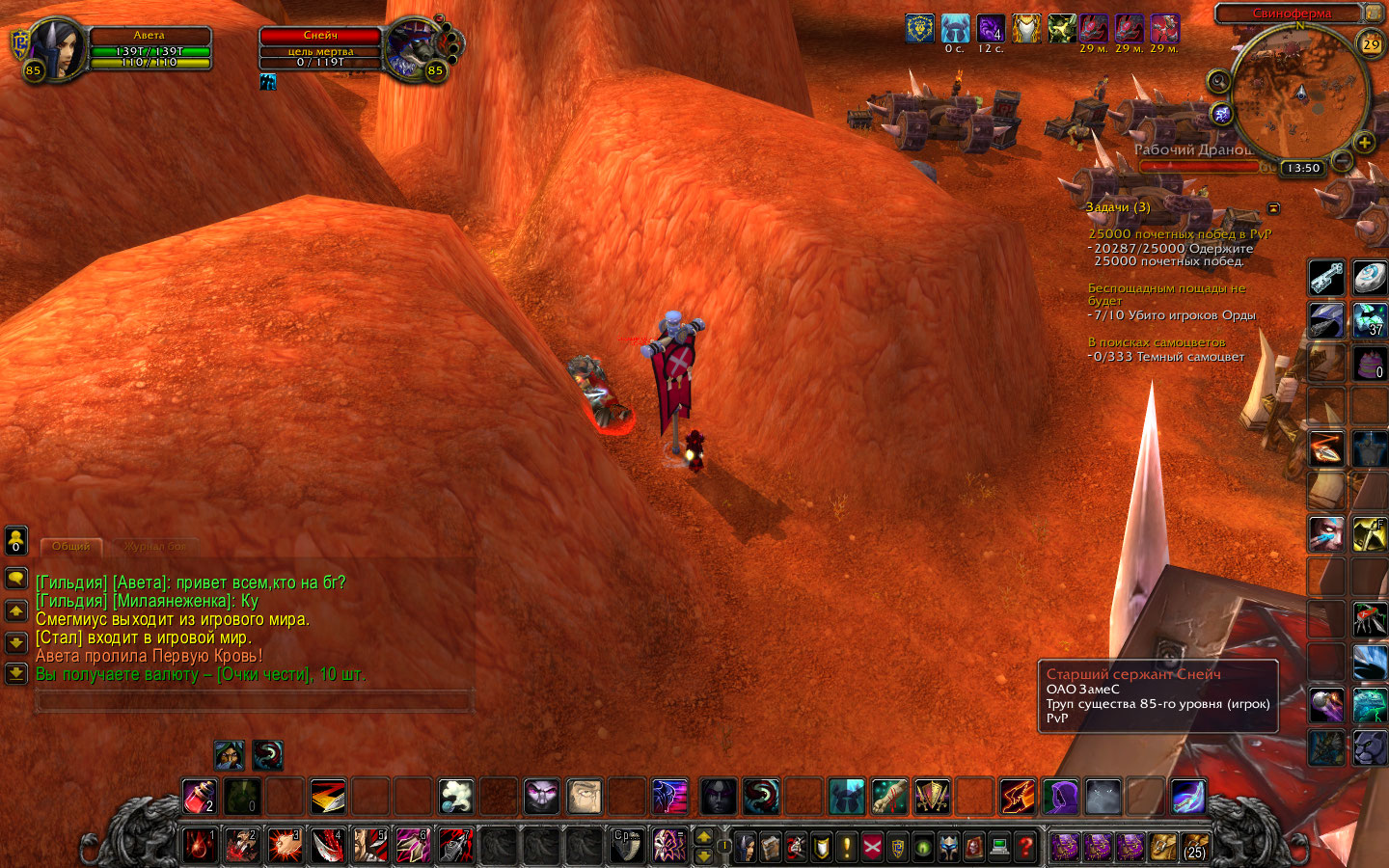Open the backpack showing 25 free slots
This screenshot has height=868, width=1389.
pos(1195,847)
